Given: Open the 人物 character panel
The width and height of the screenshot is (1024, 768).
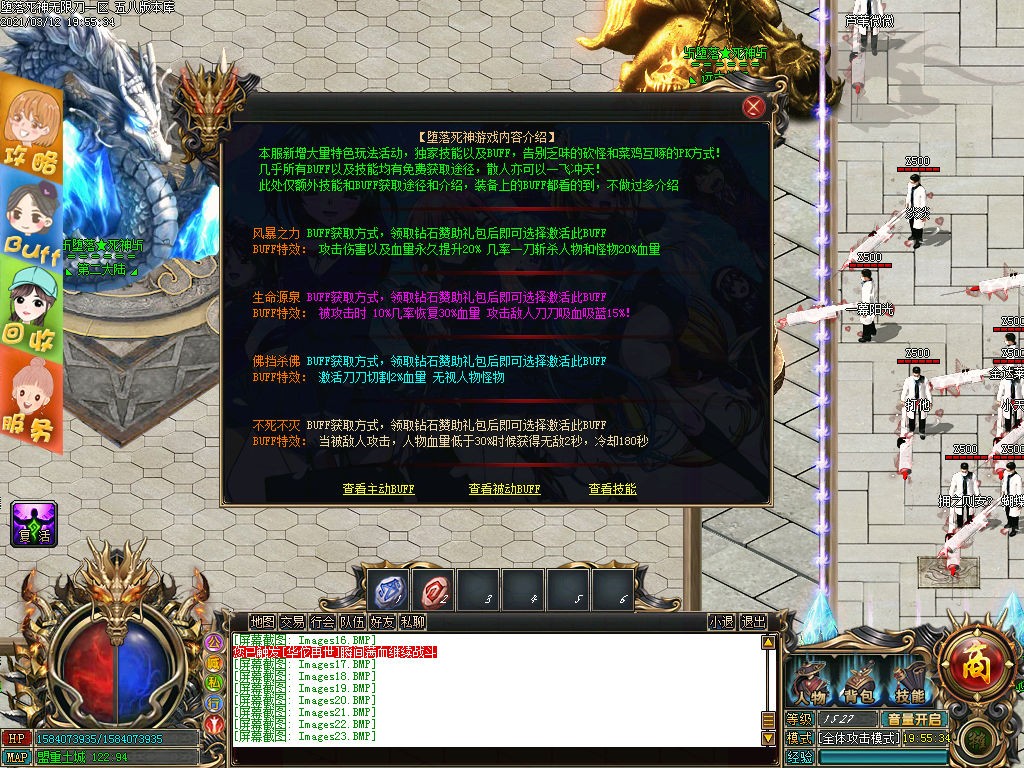Looking at the screenshot, I should pos(809,683).
